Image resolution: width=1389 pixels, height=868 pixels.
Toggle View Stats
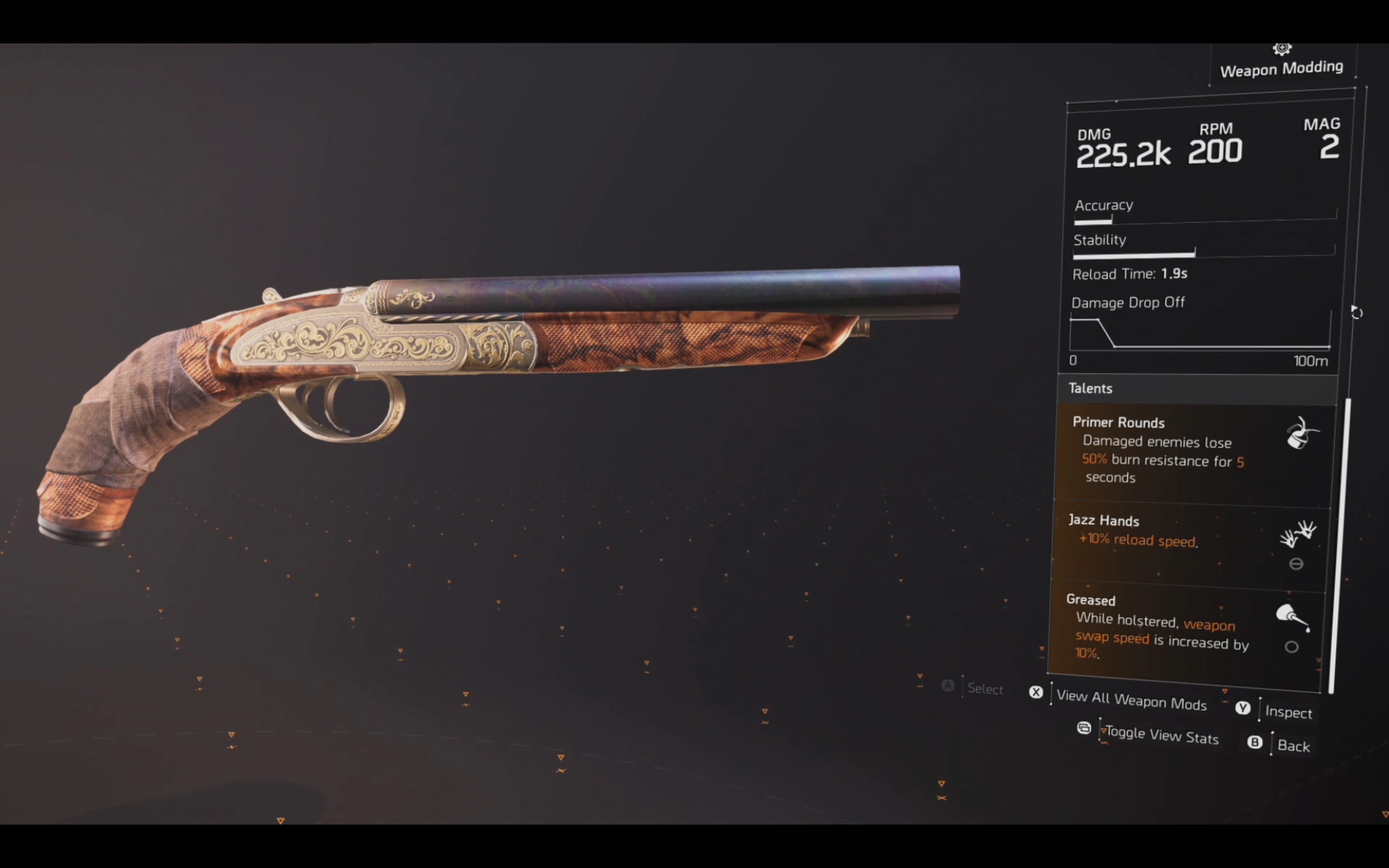[x=1161, y=736]
